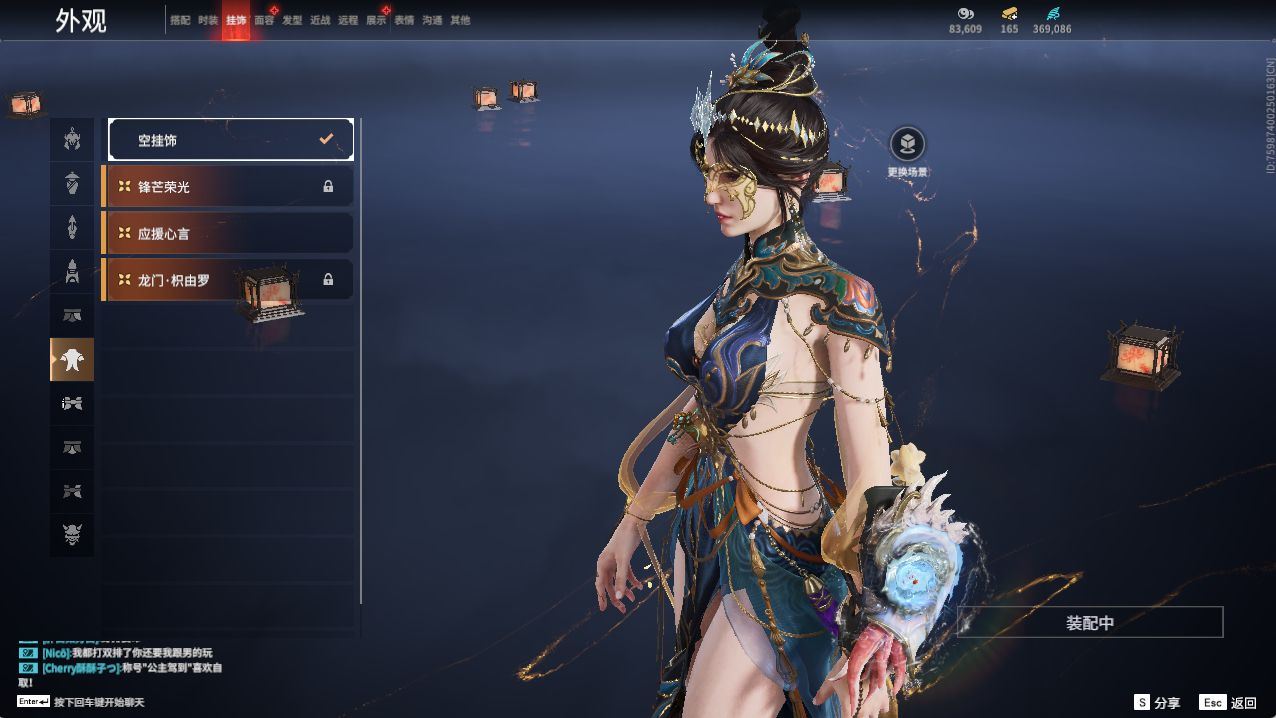This screenshot has height=718, width=1276.
Task: Click the 装配中 equip button
Action: click(x=1090, y=622)
